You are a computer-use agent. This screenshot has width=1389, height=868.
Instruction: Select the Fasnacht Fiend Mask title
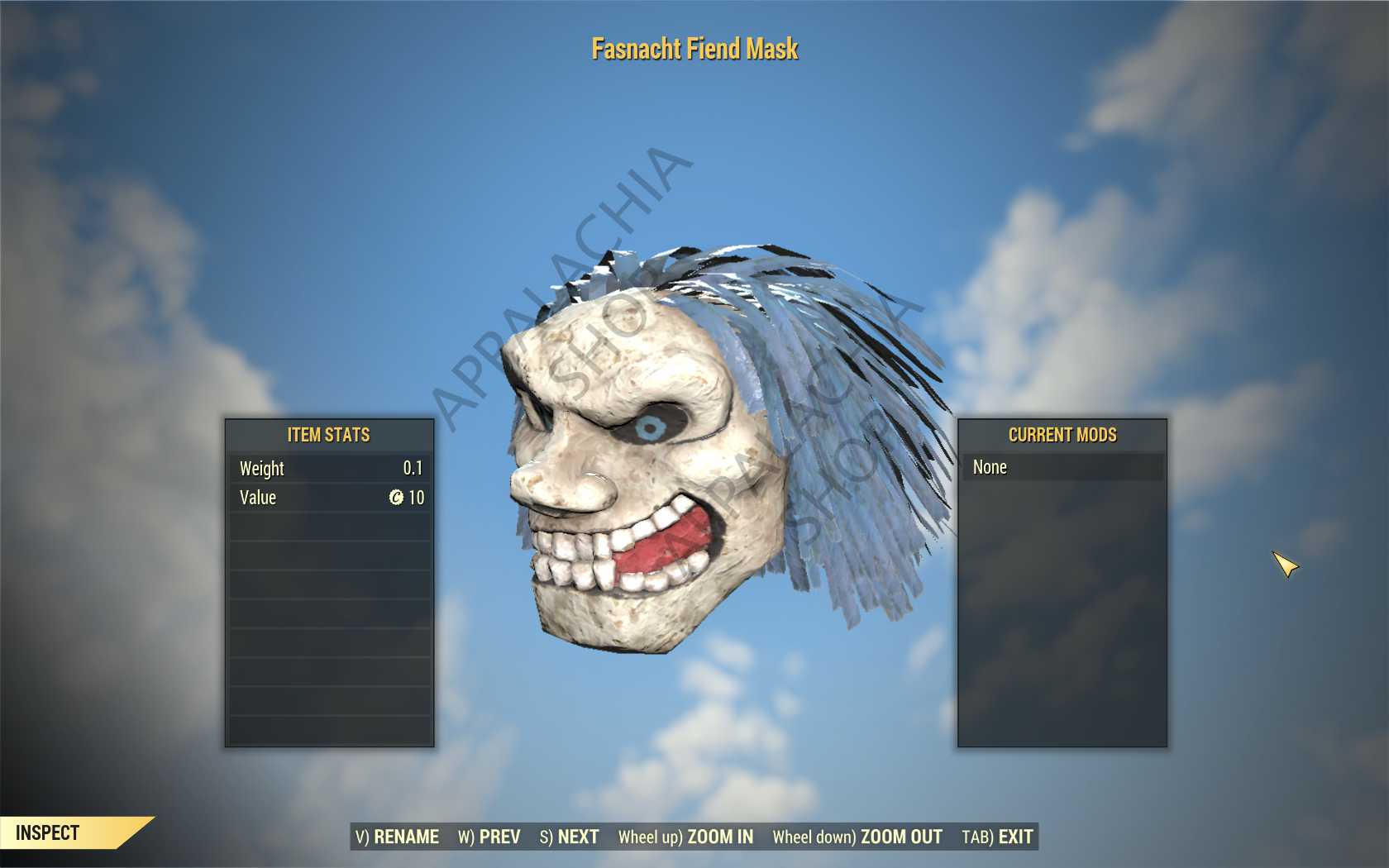[694, 49]
